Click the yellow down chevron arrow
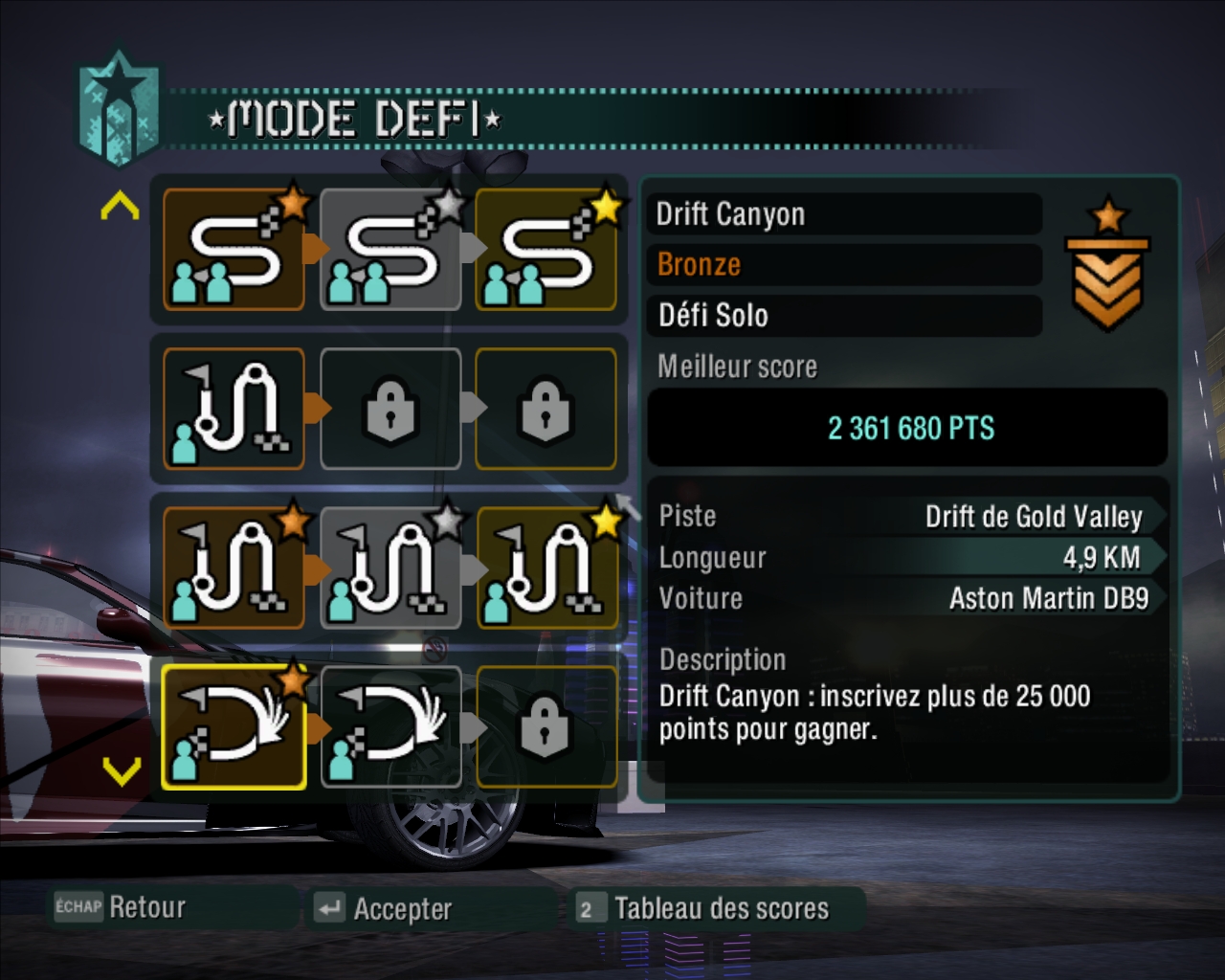Viewport: 1225px width, 980px height. point(122,770)
